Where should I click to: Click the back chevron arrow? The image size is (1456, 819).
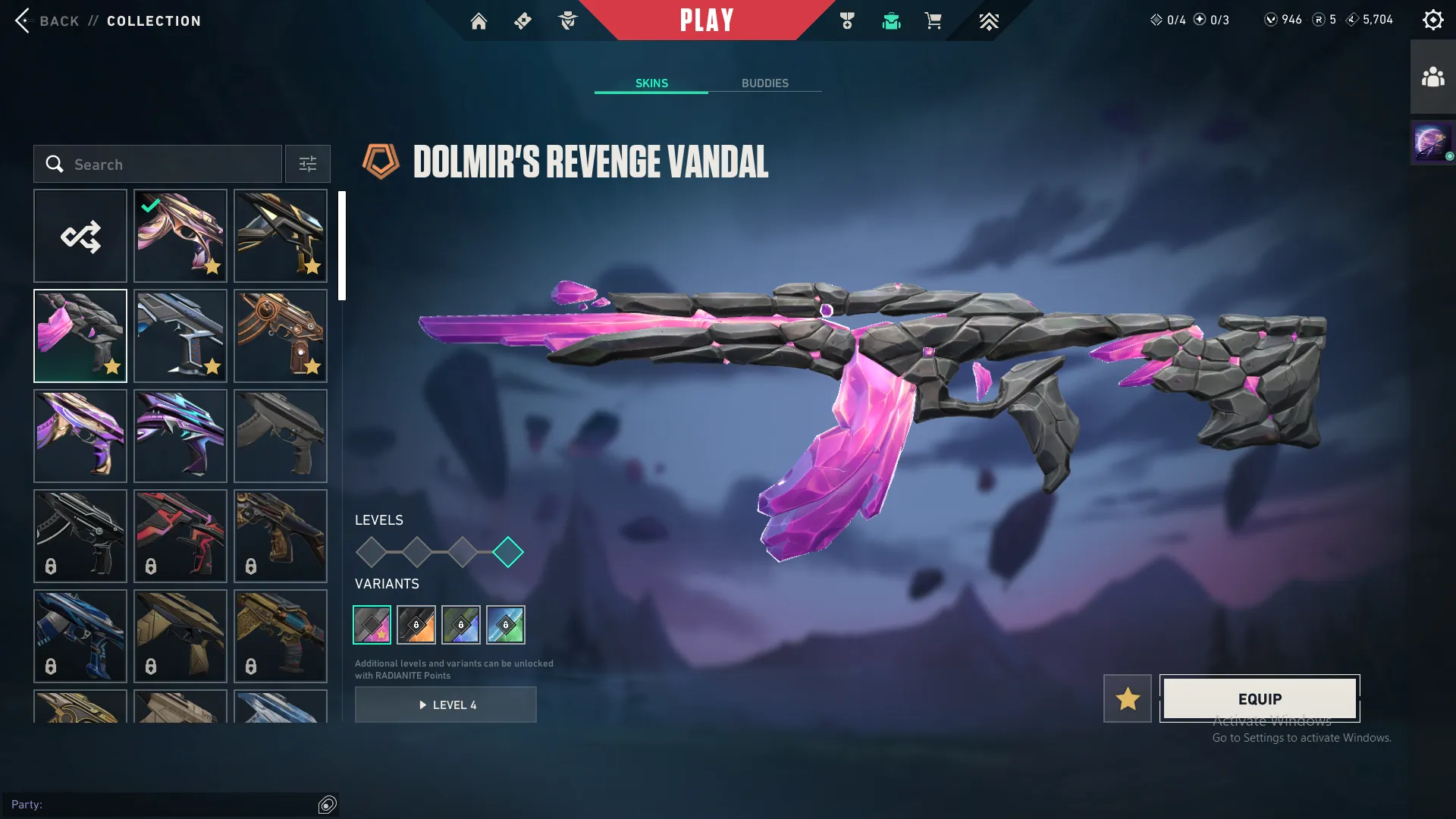click(23, 20)
